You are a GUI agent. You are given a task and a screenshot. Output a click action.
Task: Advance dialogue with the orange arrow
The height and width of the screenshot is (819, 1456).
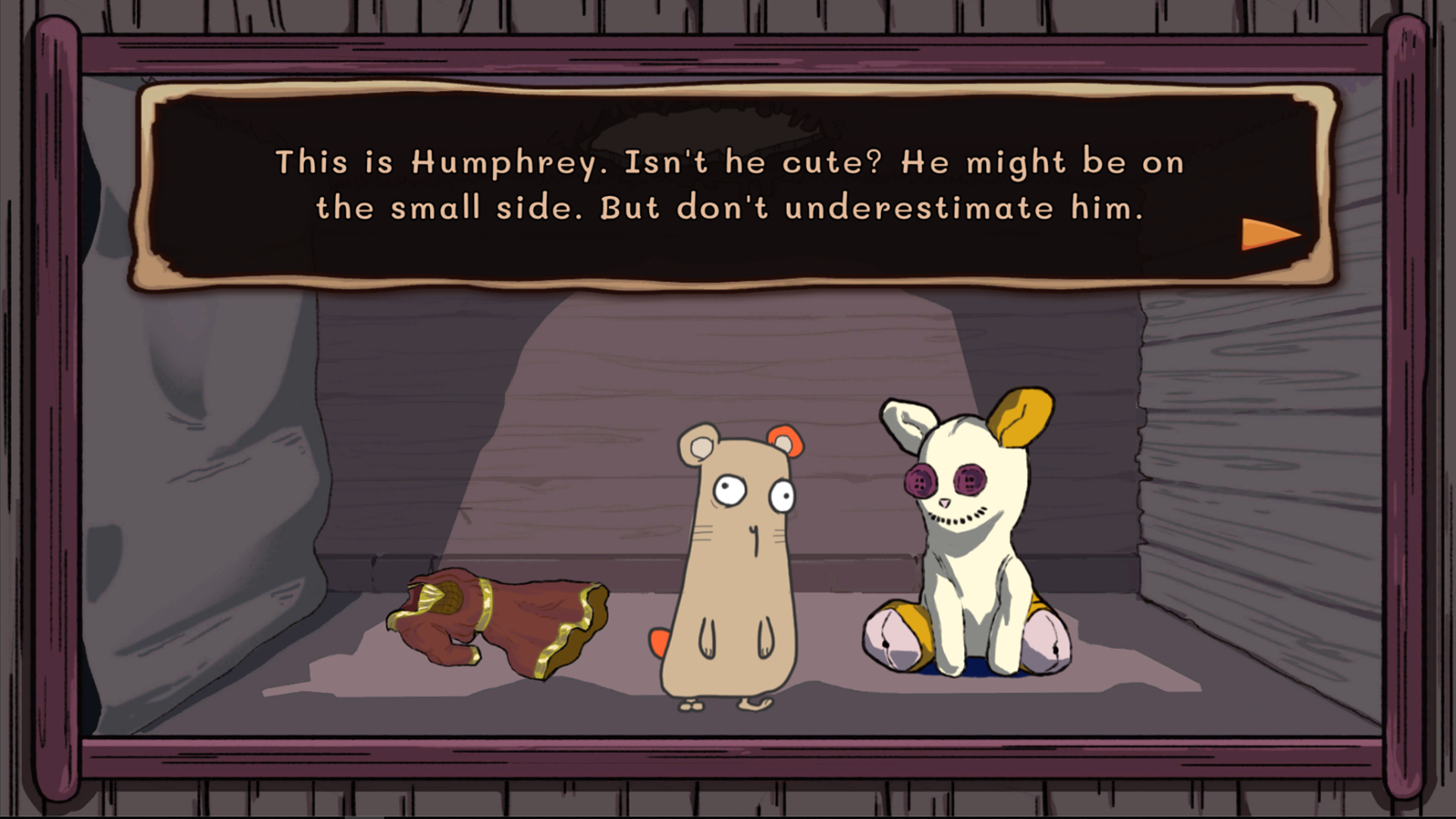click(x=1268, y=234)
